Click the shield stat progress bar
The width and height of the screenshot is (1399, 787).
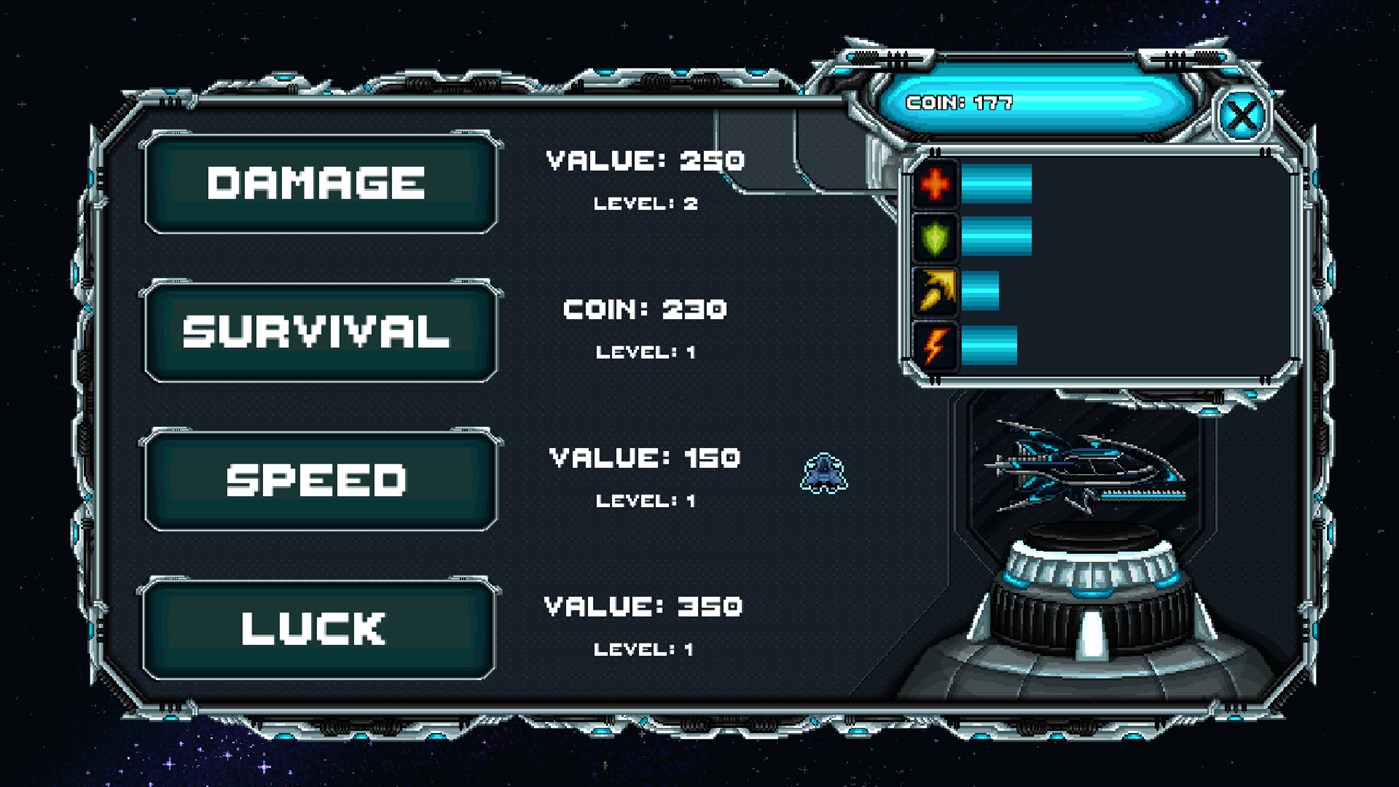coord(997,238)
